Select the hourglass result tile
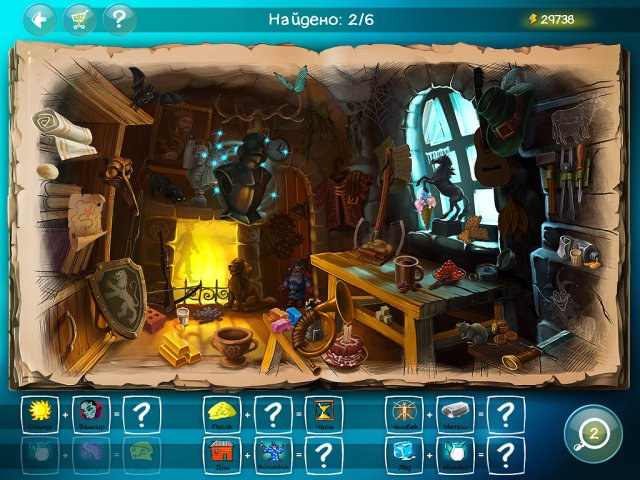The height and width of the screenshot is (480, 640). [323, 412]
